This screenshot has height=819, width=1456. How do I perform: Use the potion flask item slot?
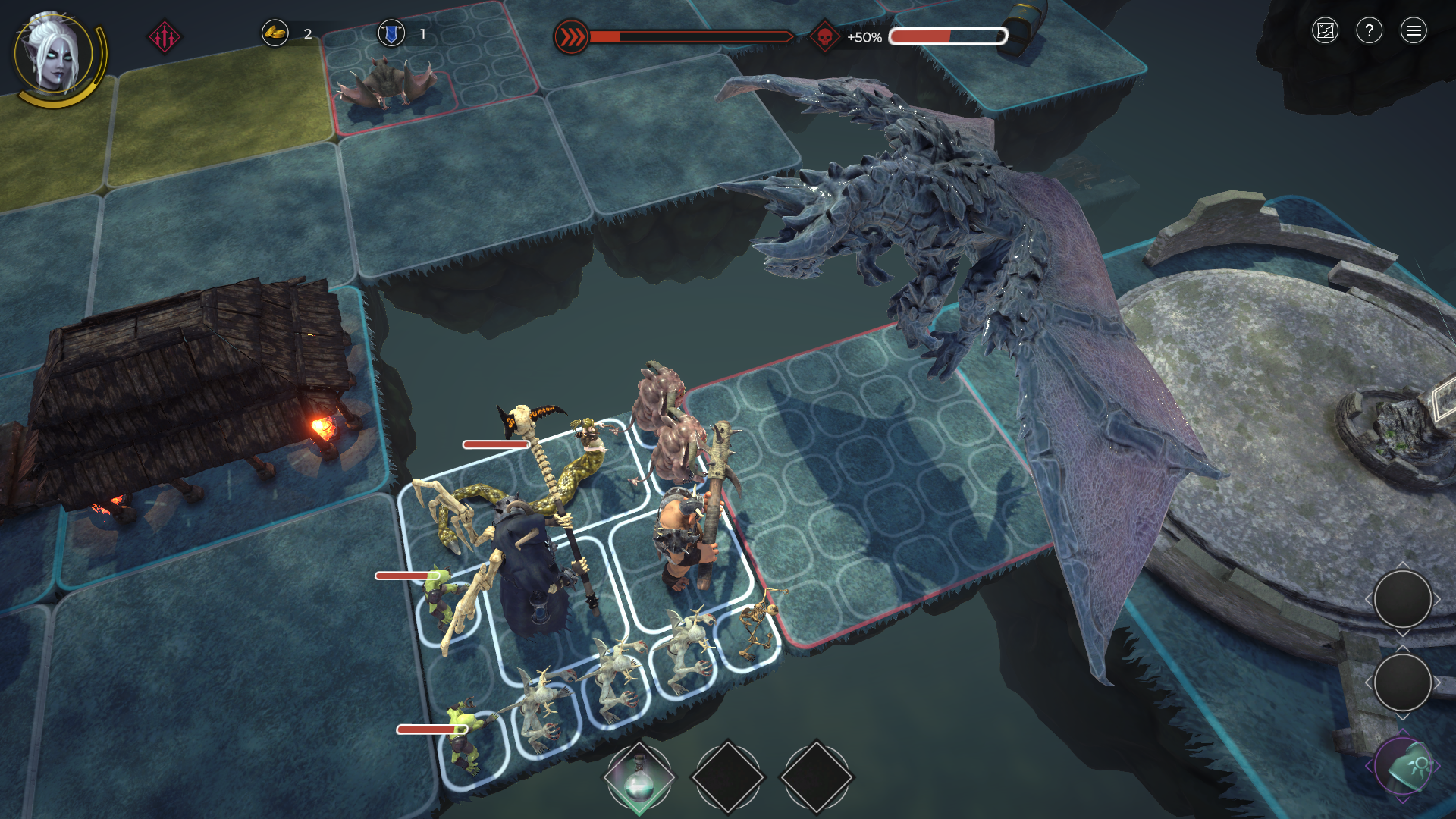tap(639, 778)
